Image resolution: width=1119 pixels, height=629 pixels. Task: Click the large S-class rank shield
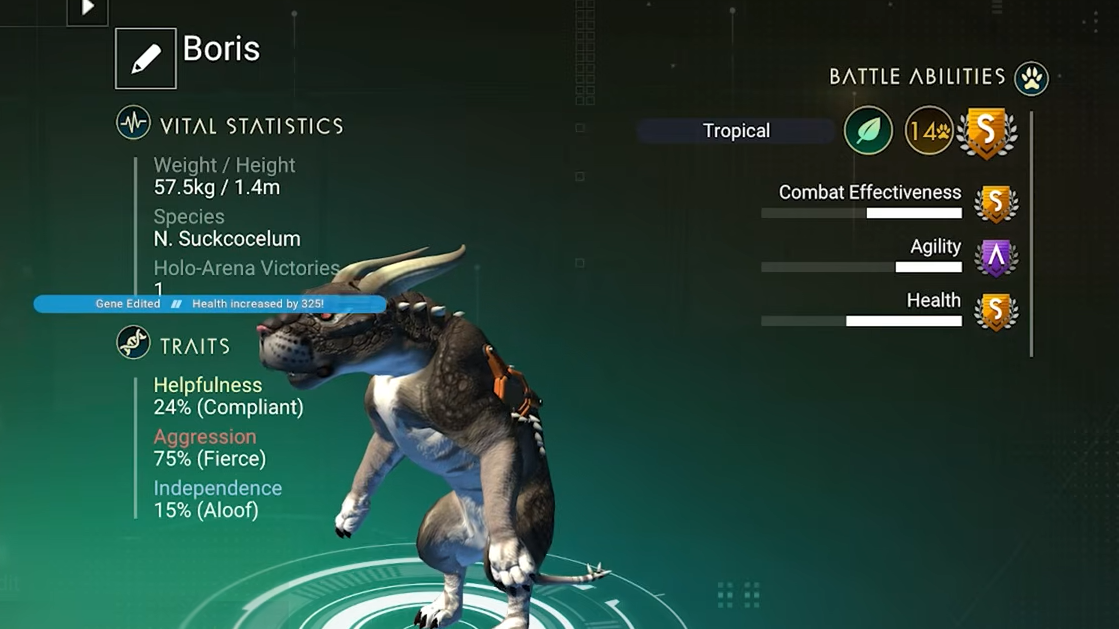(x=987, y=131)
